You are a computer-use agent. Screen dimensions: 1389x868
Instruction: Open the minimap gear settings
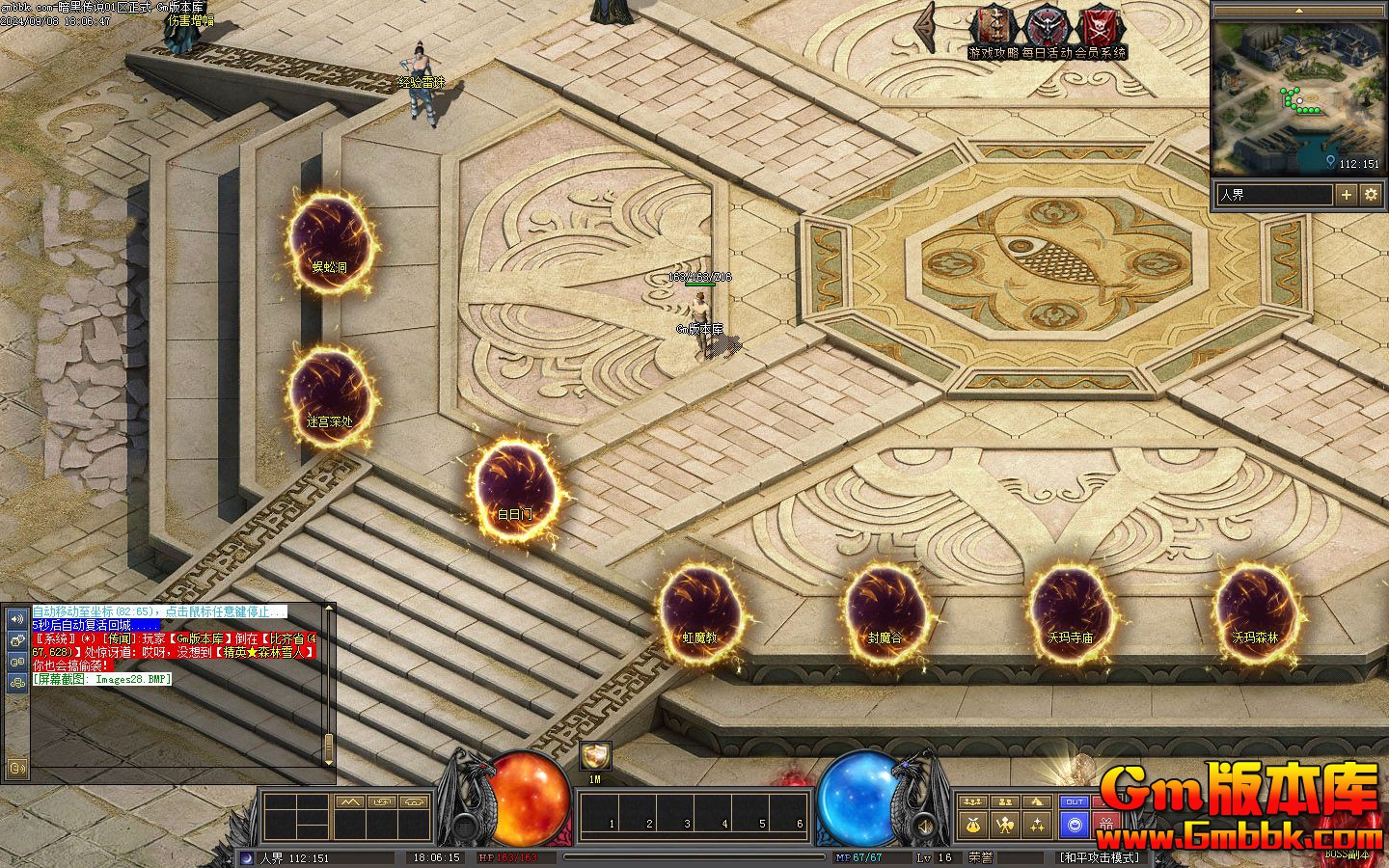coord(1371,195)
